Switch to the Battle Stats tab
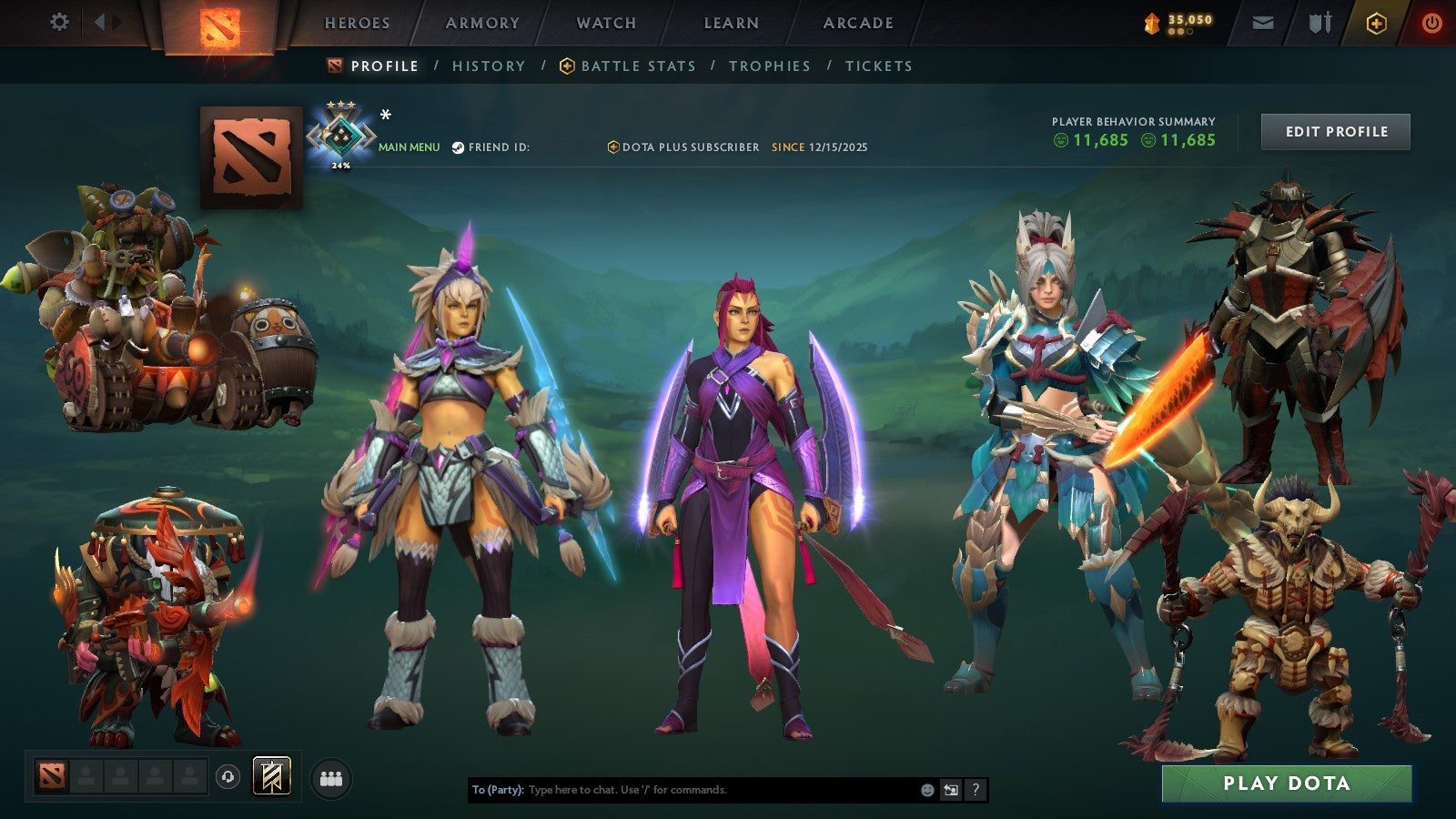 point(635,66)
